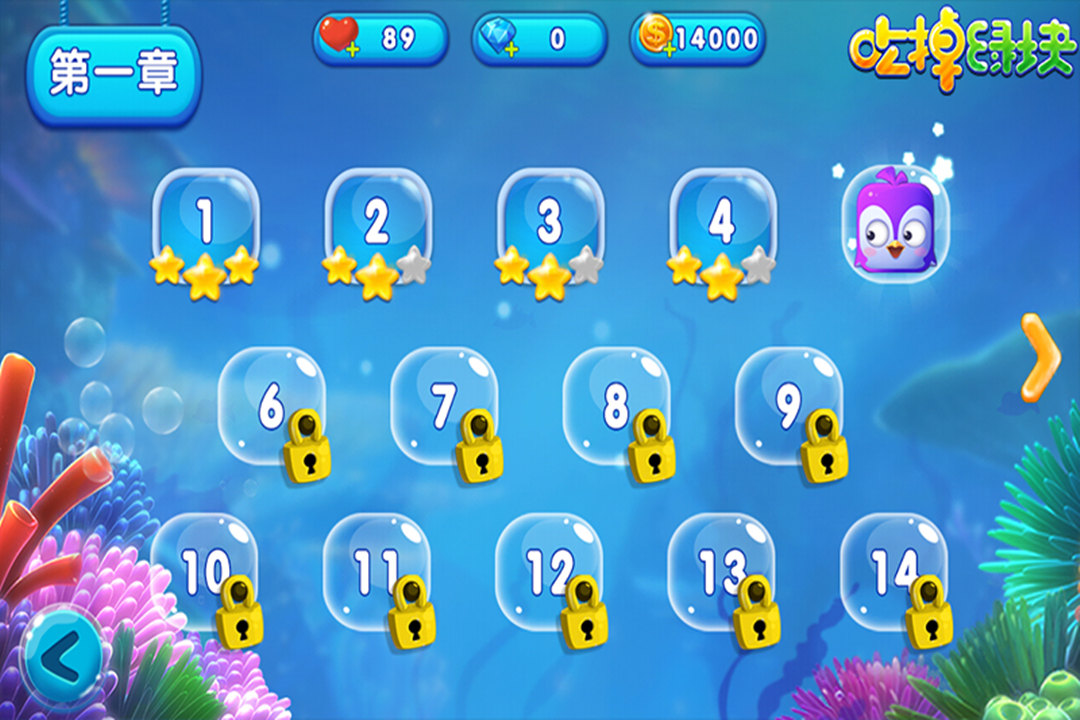Click locked level 12 bubble
Screen dimensions: 1080x720
[549, 570]
